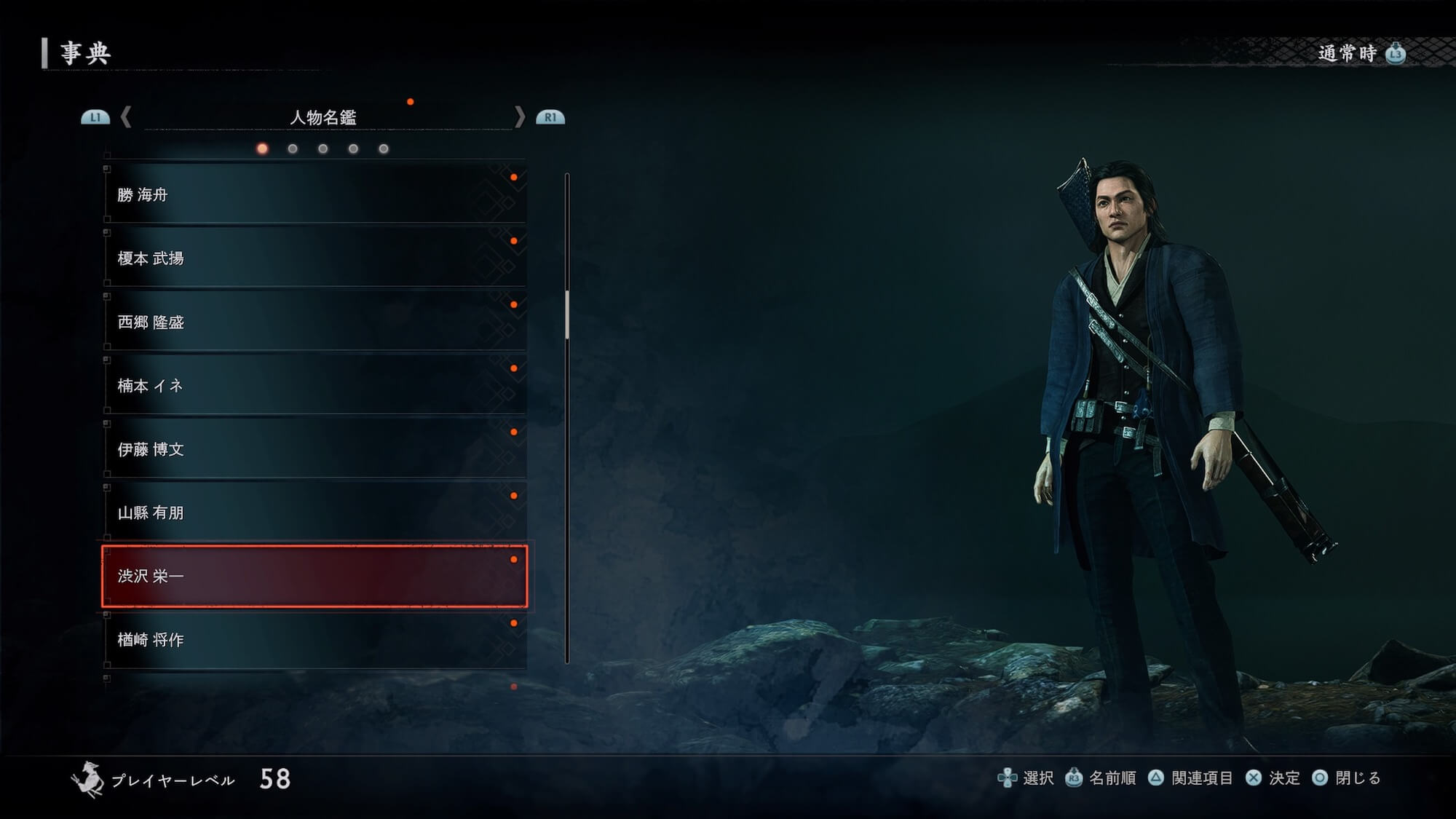The image size is (1456, 819).
Task: Jump to the fifth page dot
Action: [x=384, y=149]
